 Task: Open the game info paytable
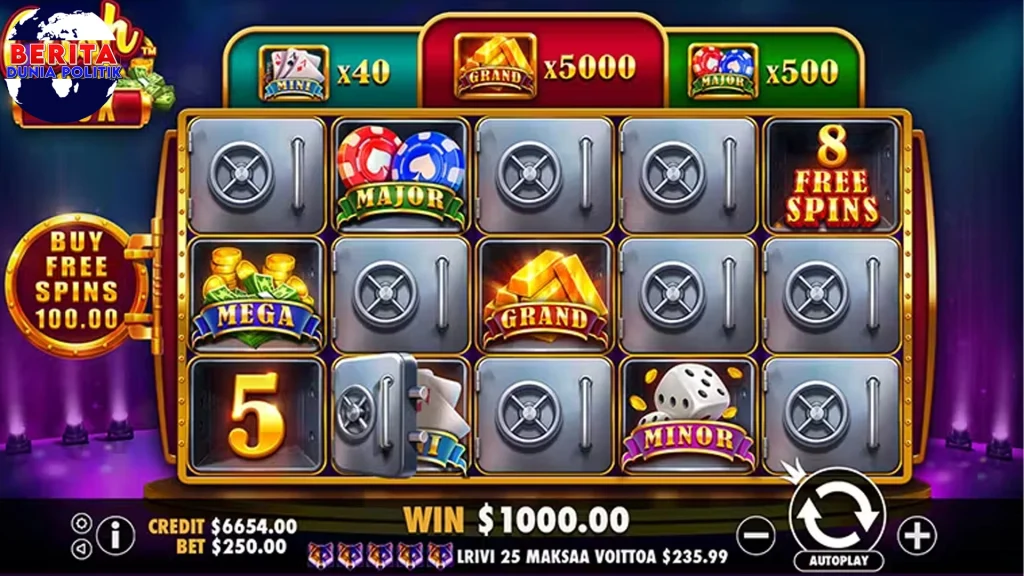tap(116, 536)
